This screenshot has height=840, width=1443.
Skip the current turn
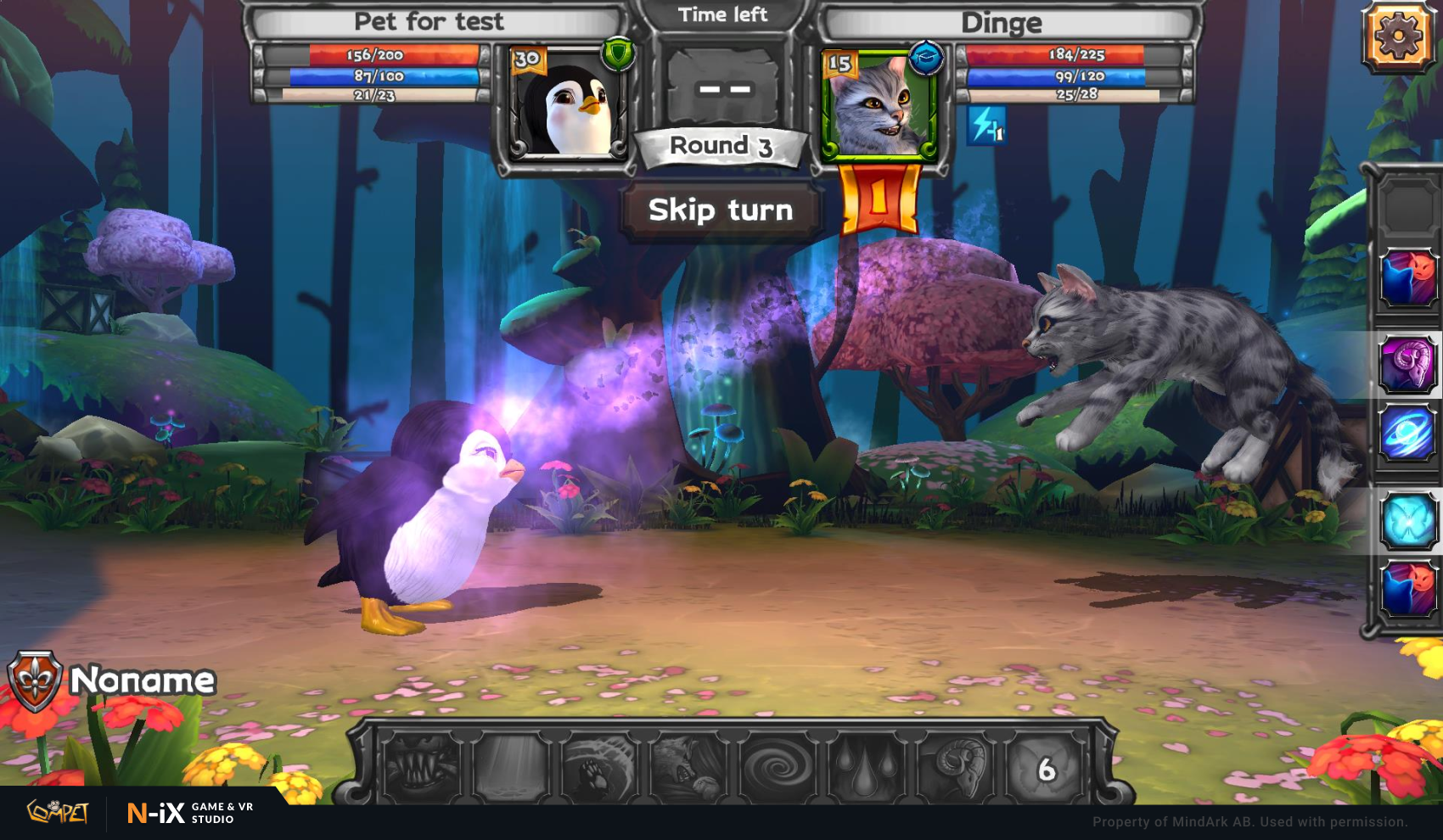(x=721, y=210)
